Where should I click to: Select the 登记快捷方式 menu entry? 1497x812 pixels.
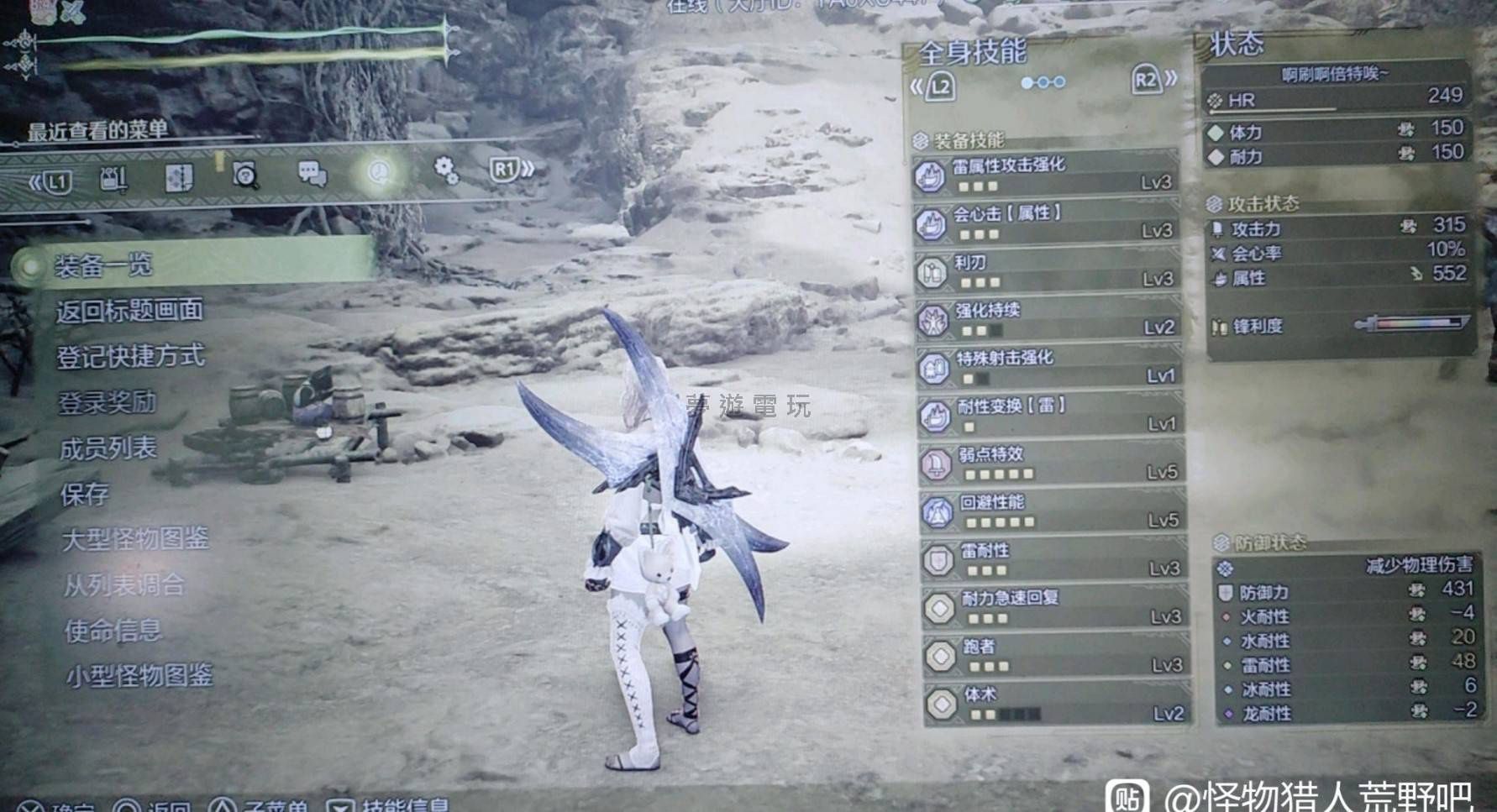130,356
